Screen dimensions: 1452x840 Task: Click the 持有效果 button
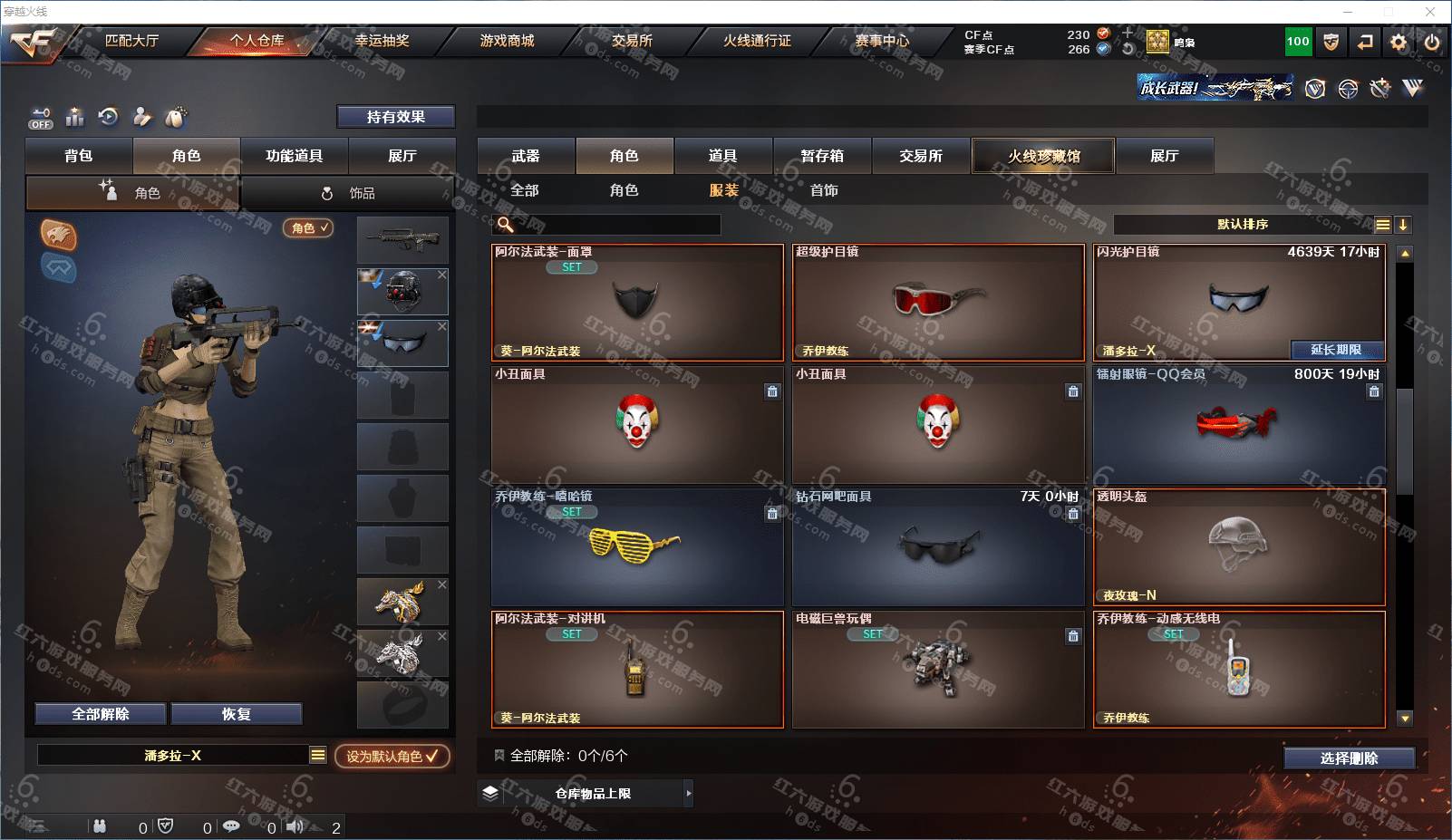pyautogui.click(x=395, y=117)
